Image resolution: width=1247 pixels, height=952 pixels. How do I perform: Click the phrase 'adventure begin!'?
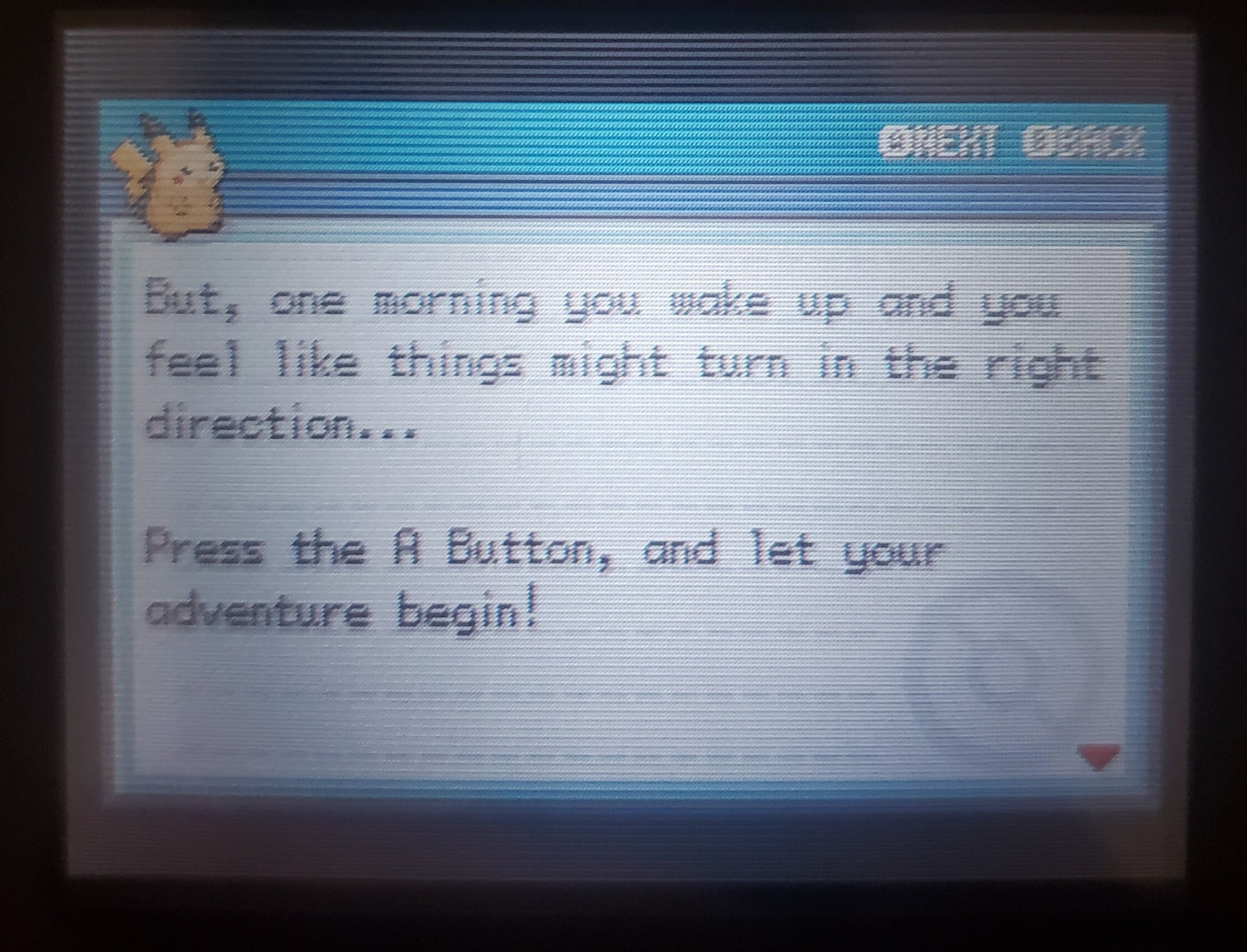(x=341, y=608)
